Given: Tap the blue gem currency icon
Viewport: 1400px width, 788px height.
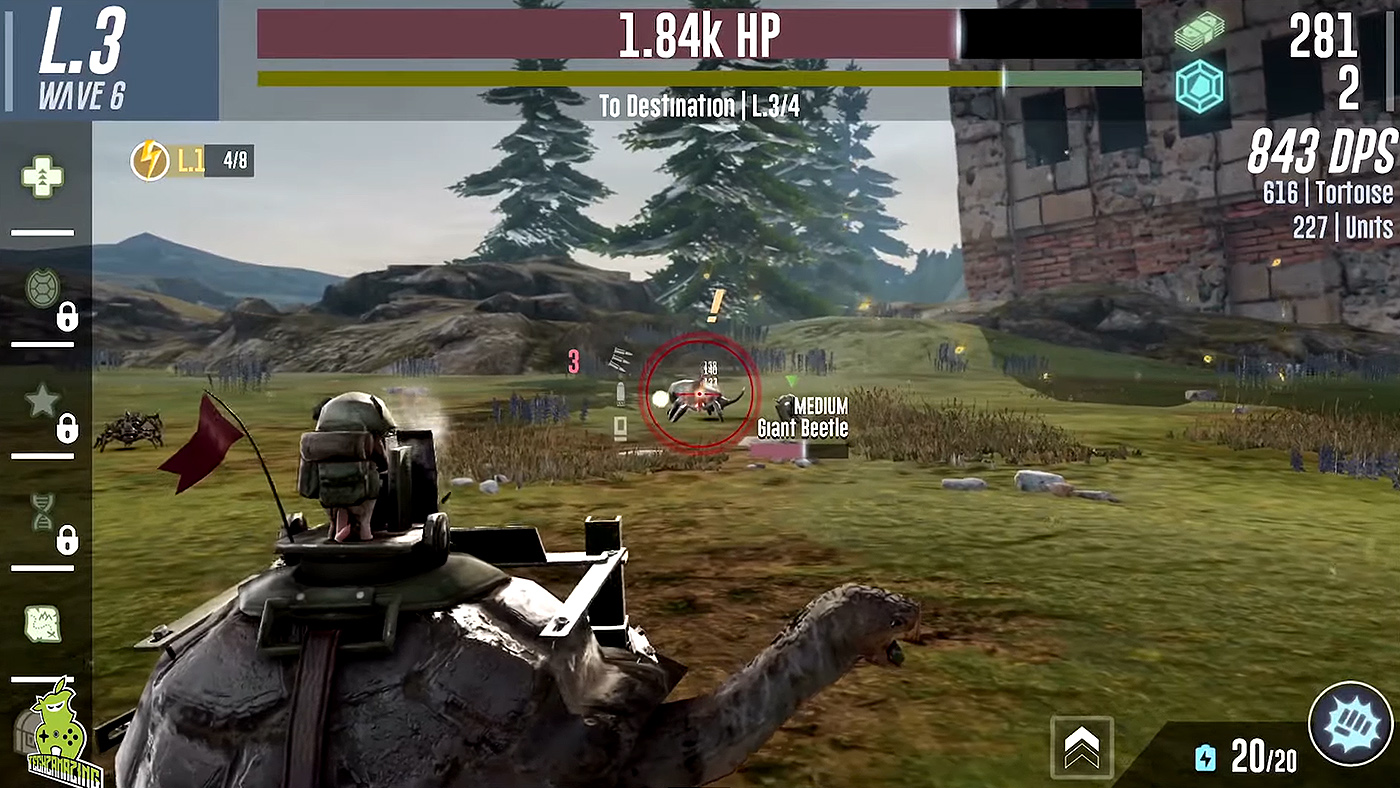Looking at the screenshot, I should click(x=1199, y=87).
